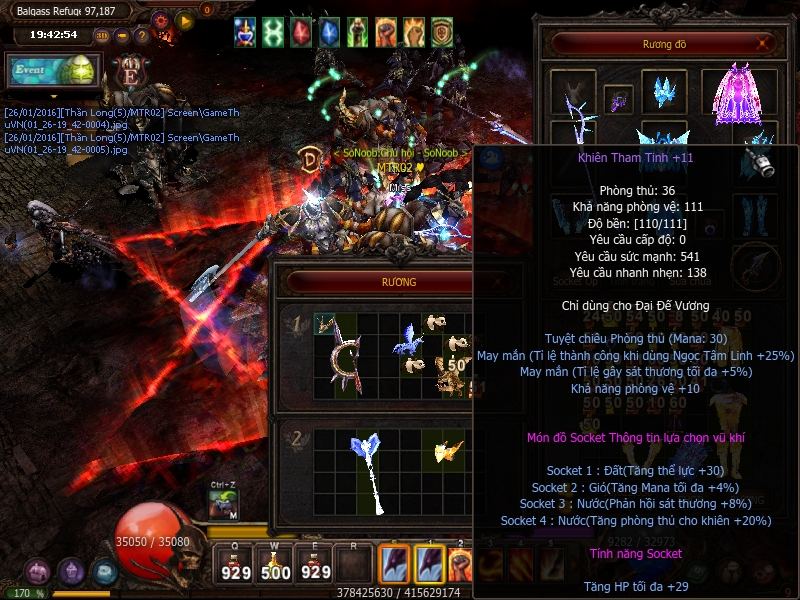Click the Ctrl+Z mount icon
800x600 pixels.
[x=224, y=504]
